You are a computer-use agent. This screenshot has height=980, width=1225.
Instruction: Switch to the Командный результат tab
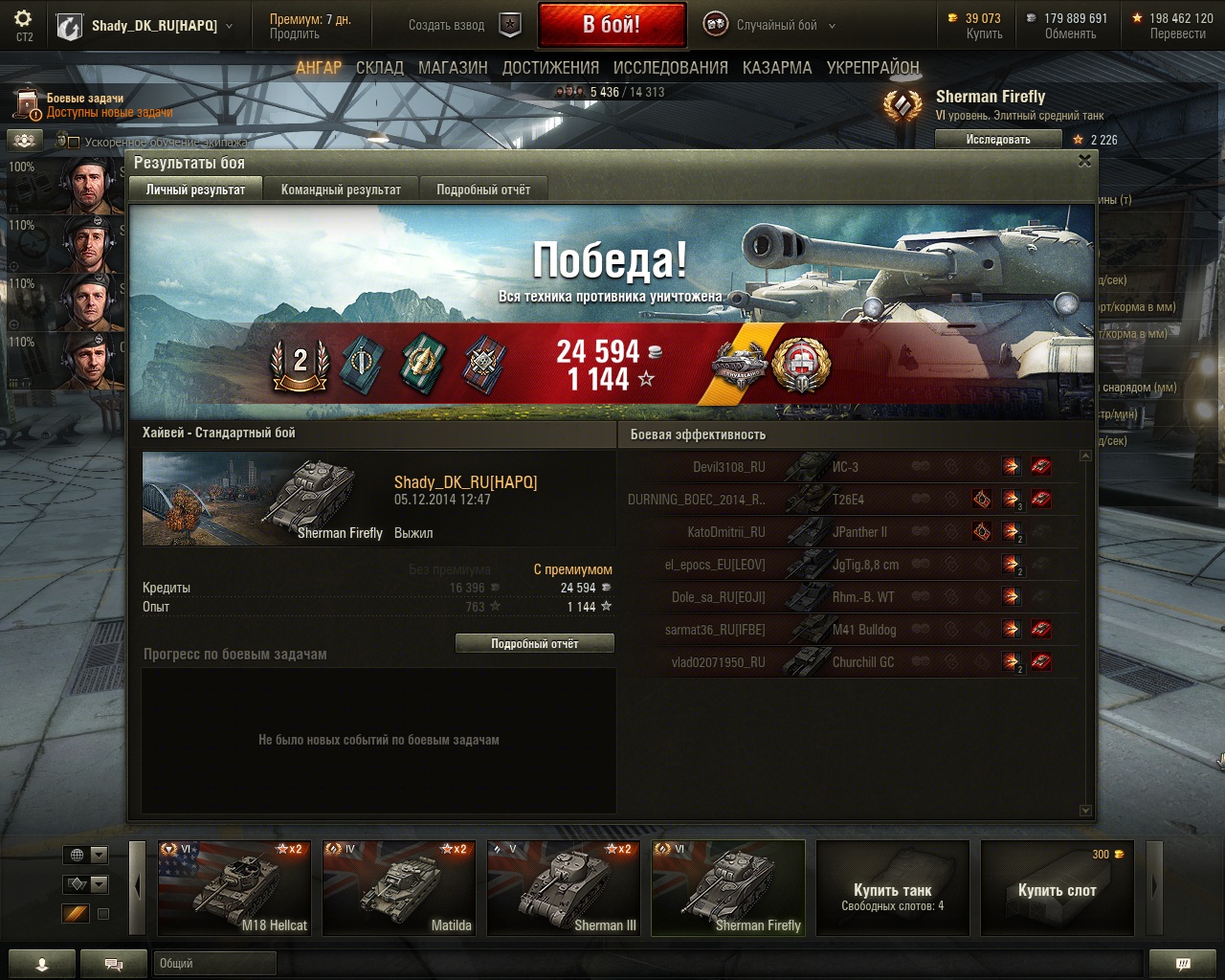tap(341, 189)
